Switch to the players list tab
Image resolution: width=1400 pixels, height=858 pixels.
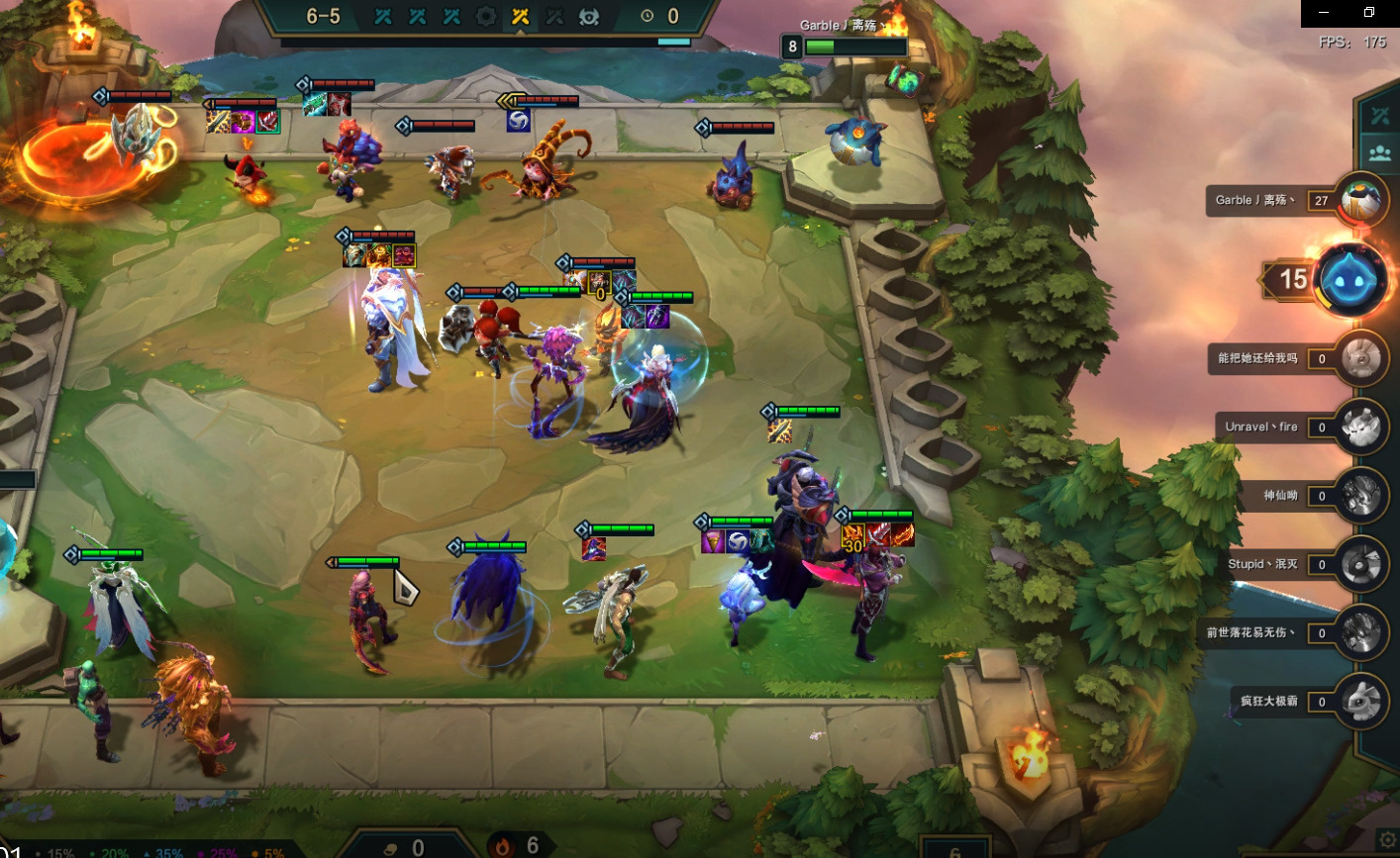tap(1380, 153)
